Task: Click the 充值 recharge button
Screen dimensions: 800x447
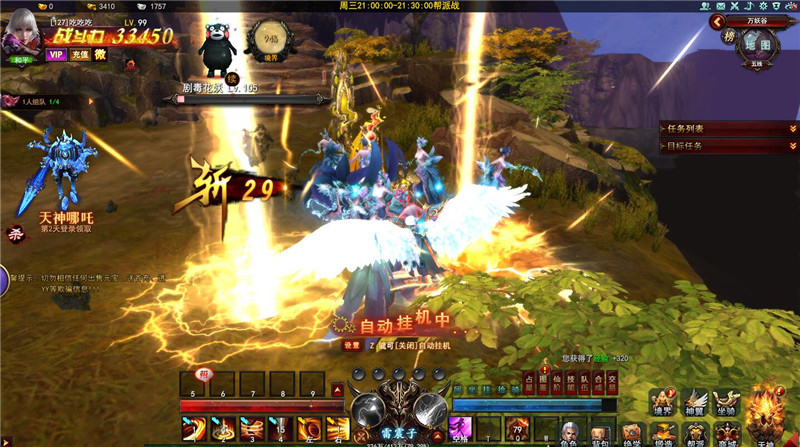Action: point(78,56)
